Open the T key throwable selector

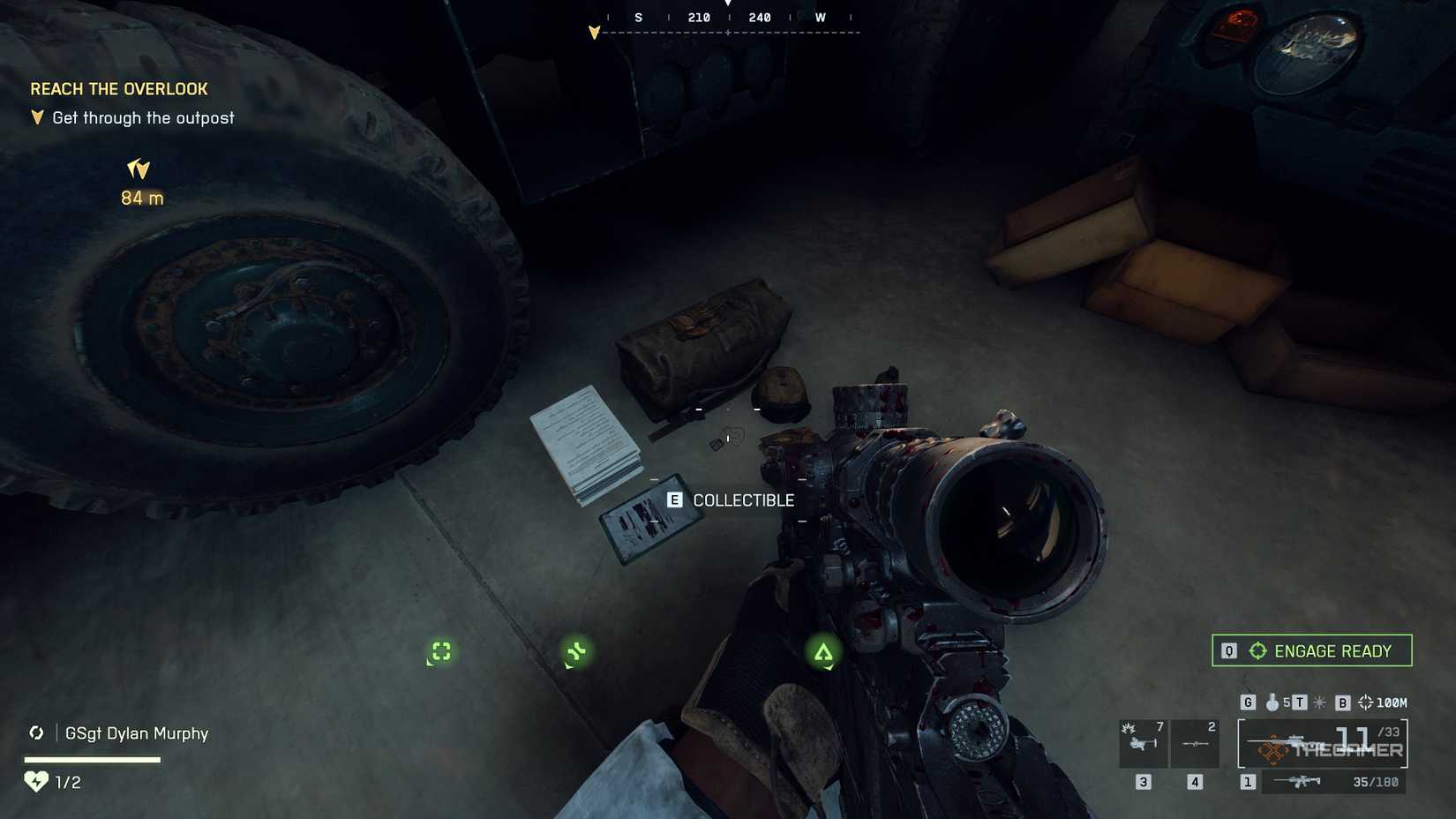[x=1300, y=703]
